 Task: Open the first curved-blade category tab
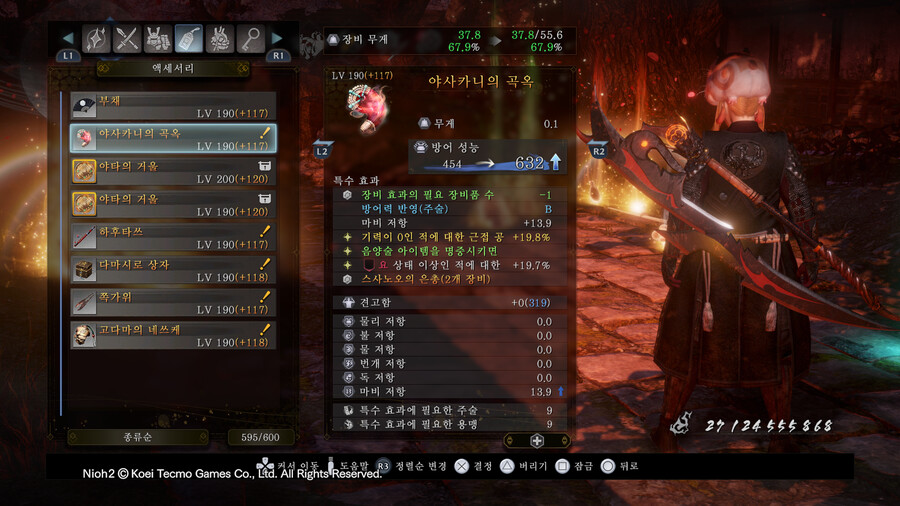click(x=97, y=39)
